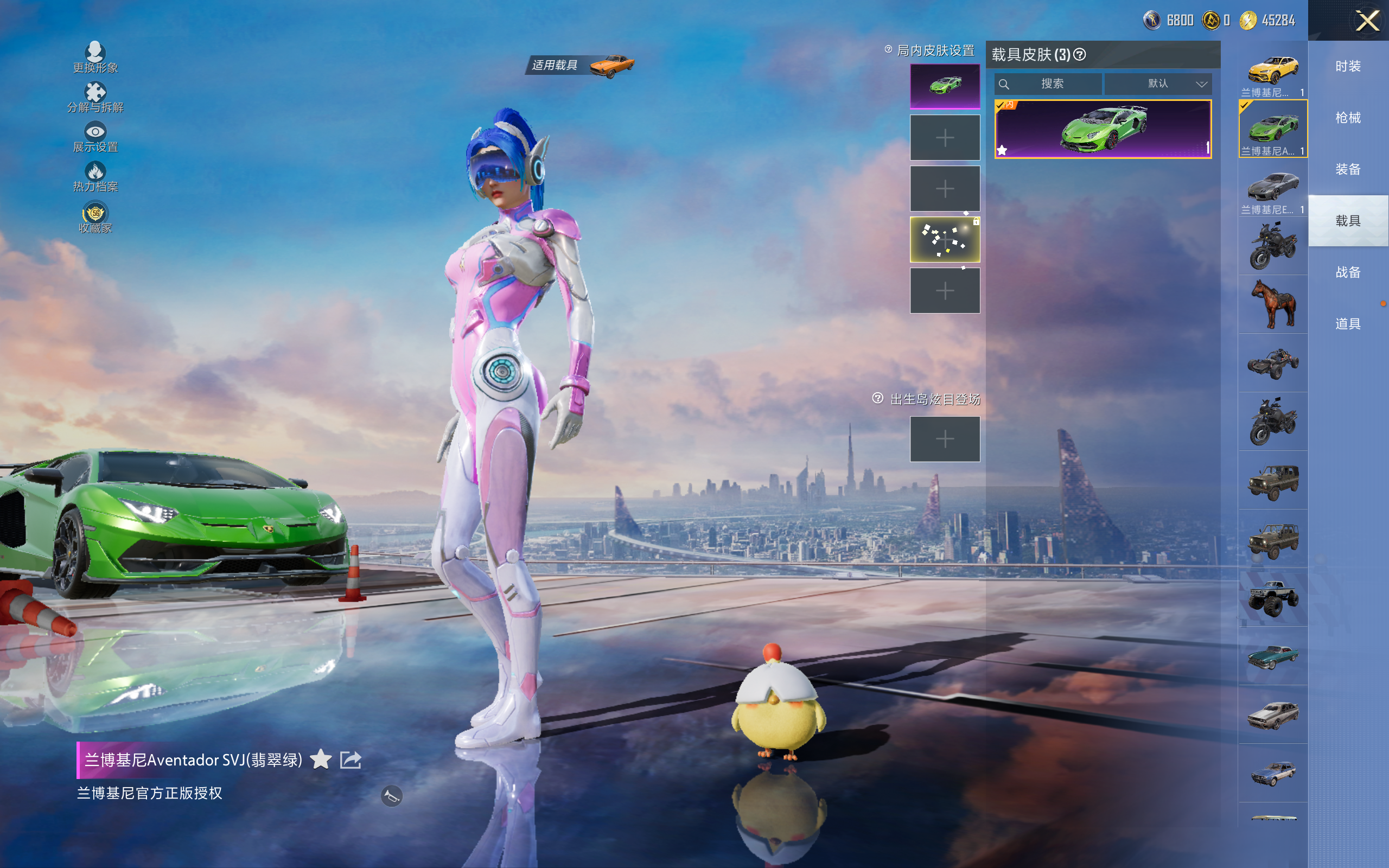Open the 枪械 firearms tab
Viewport: 1389px width, 868px height.
[x=1348, y=118]
